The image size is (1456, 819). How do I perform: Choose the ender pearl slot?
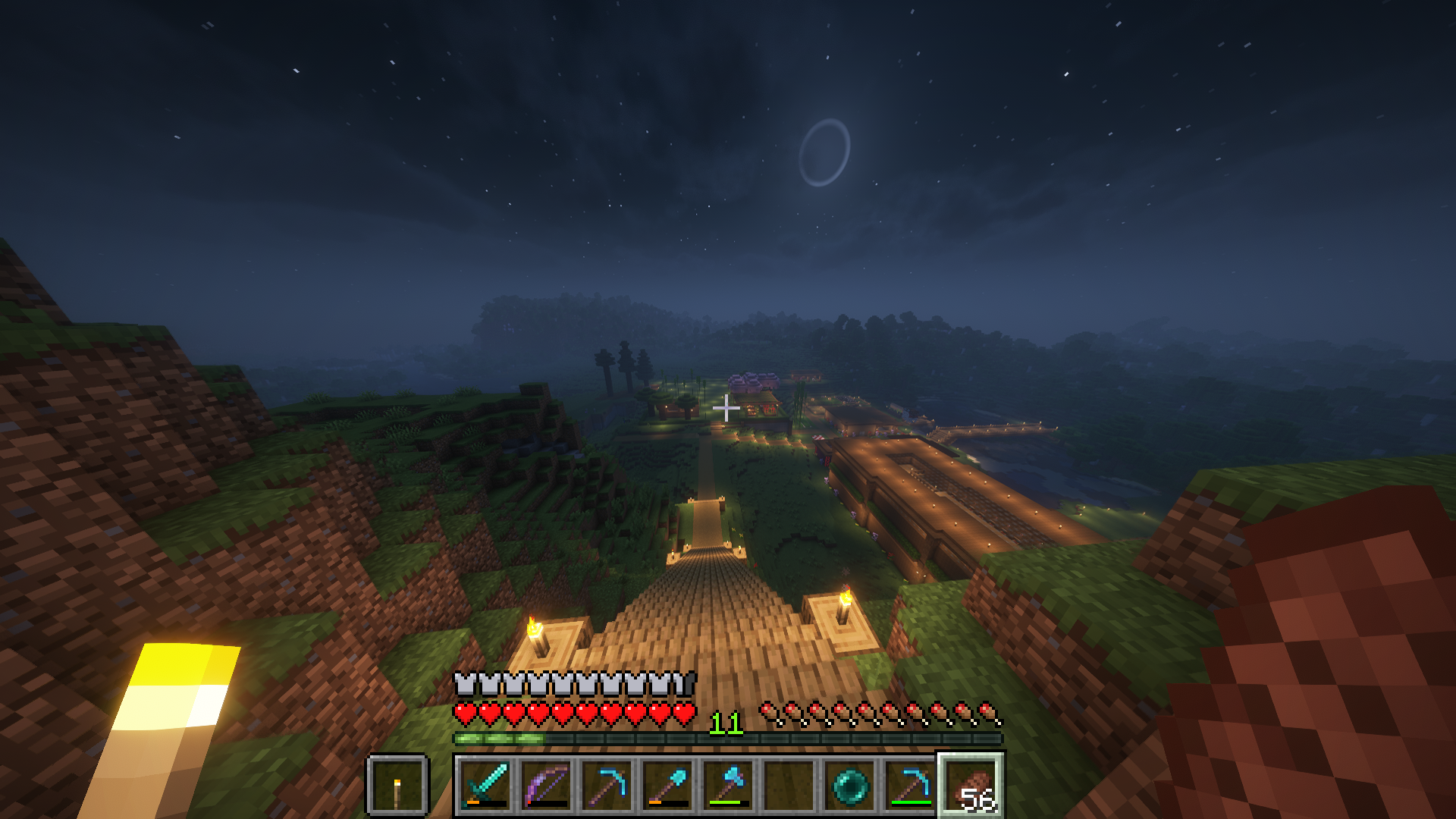tap(849, 786)
